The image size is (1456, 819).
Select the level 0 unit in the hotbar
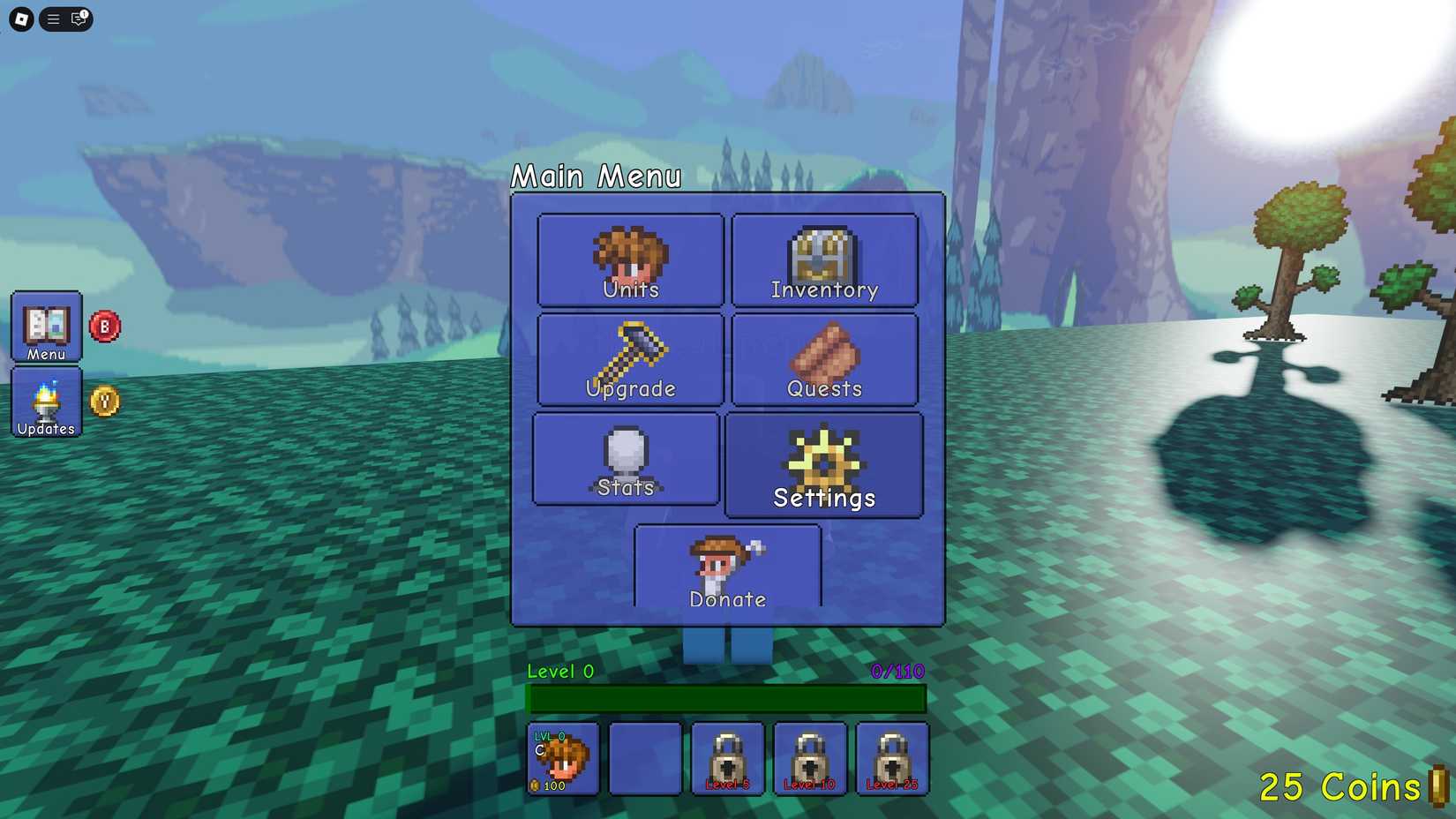click(x=563, y=759)
